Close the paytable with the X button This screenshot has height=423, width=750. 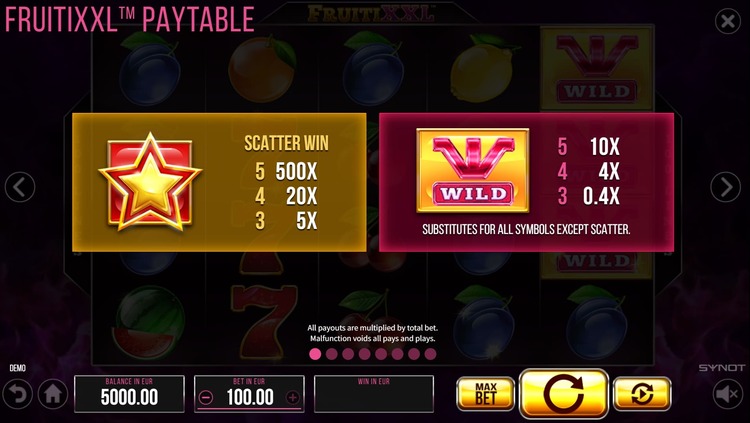728,22
